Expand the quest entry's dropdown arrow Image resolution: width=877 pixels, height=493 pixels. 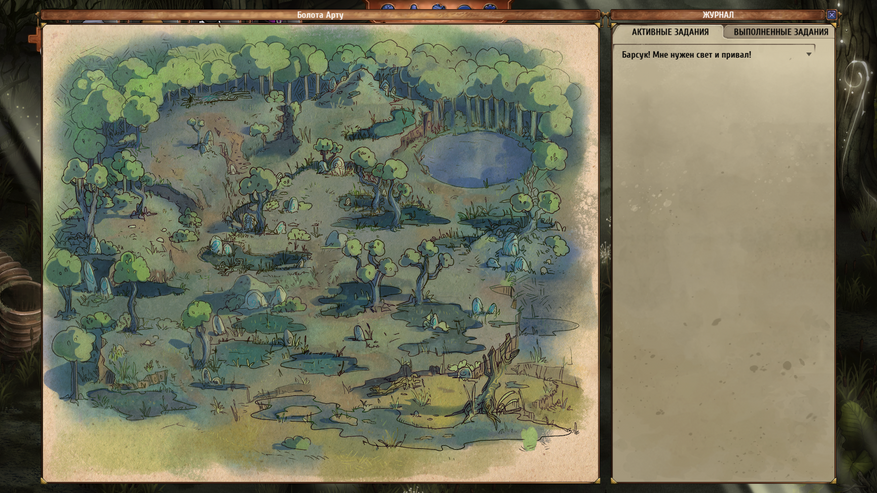809,54
